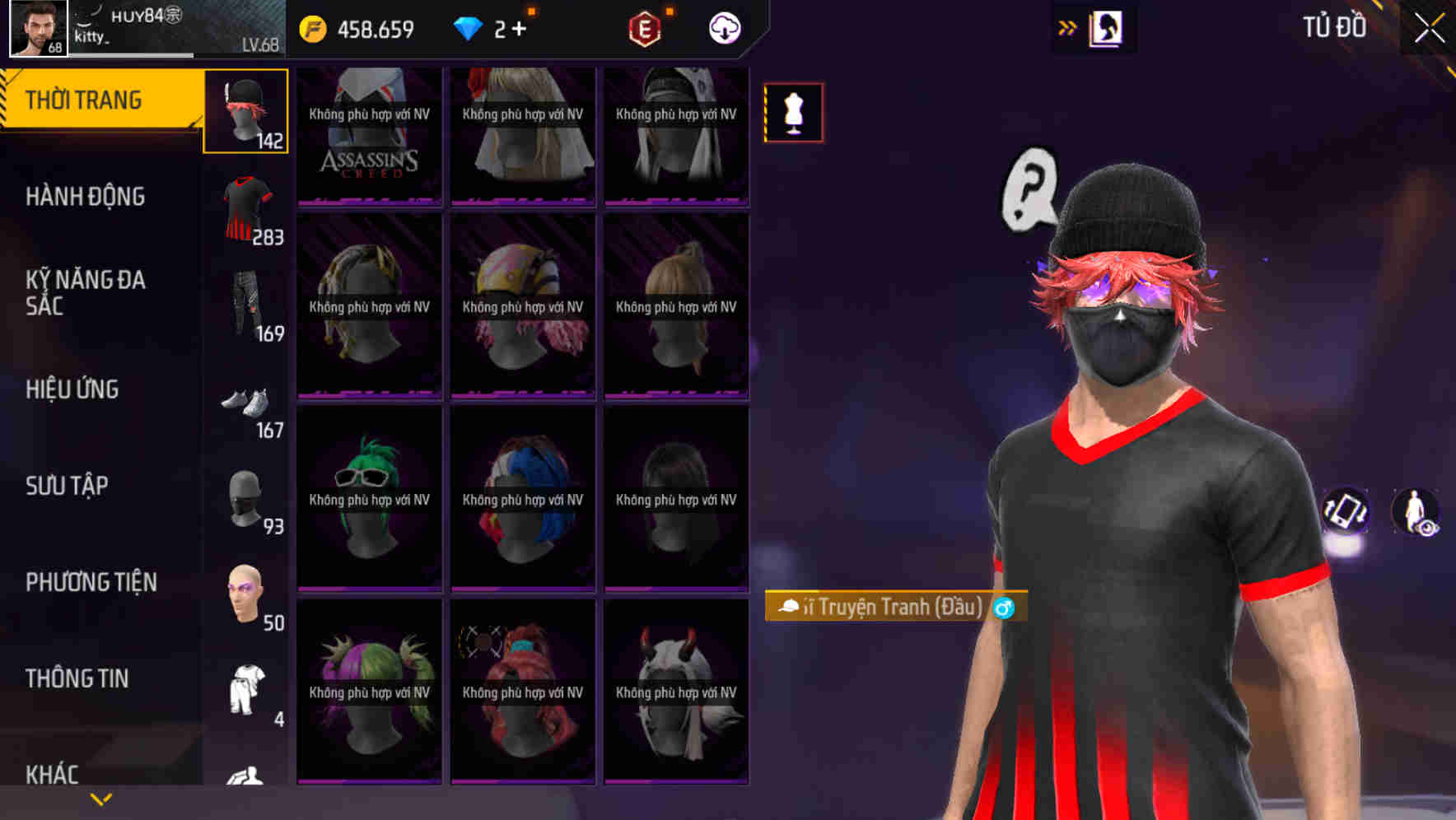The width and height of the screenshot is (1456, 820).
Task: Expand the sidebar with the yellow down chevron
Action: coord(100,799)
